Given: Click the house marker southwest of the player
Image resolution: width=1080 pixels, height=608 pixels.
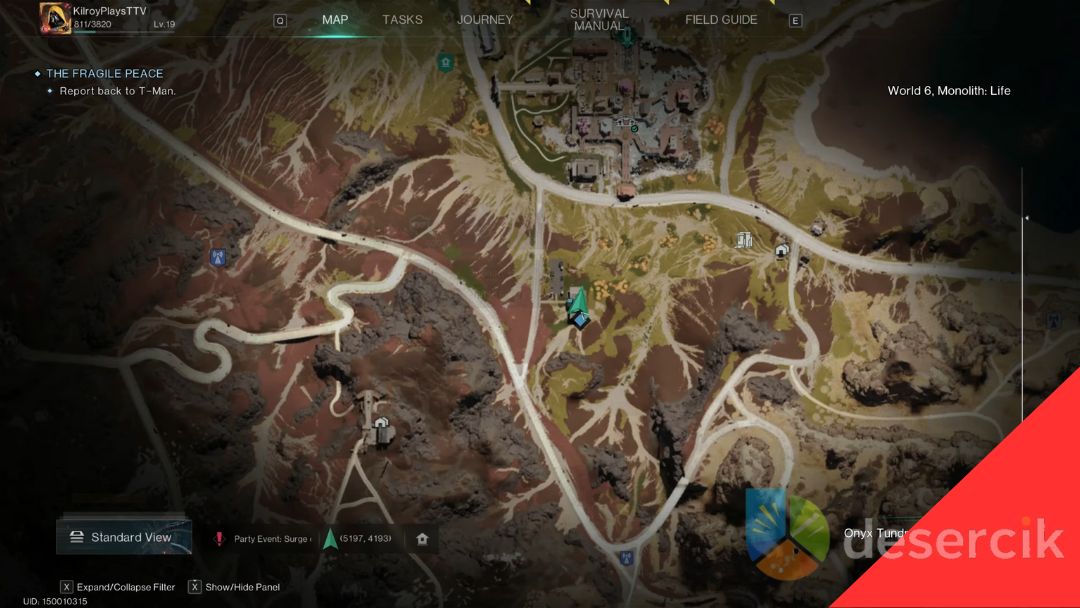Looking at the screenshot, I should click(381, 424).
